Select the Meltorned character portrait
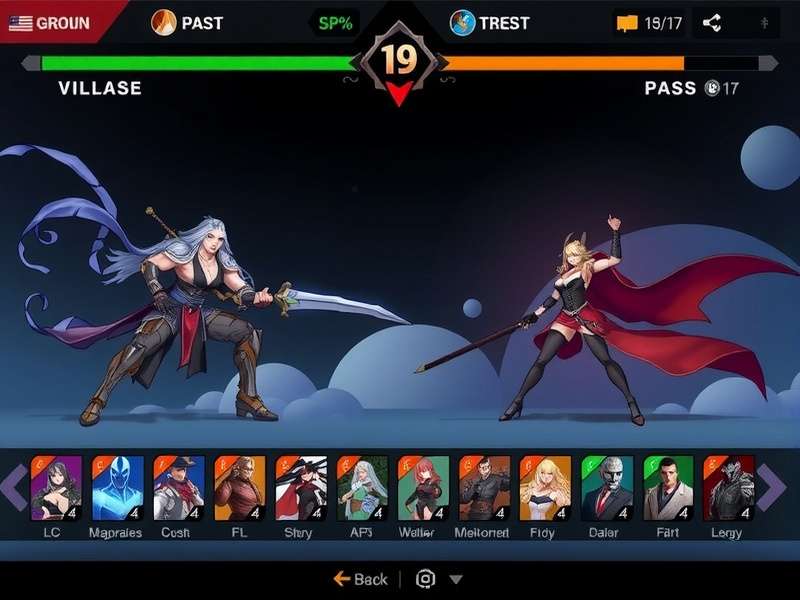Screen dimensions: 800x600 pos(484,488)
